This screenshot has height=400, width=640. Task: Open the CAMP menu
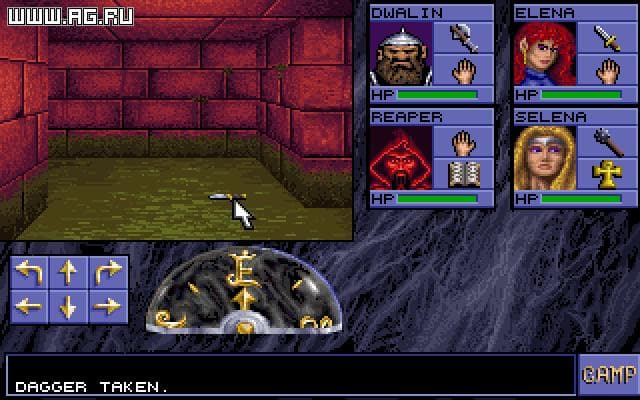click(607, 374)
